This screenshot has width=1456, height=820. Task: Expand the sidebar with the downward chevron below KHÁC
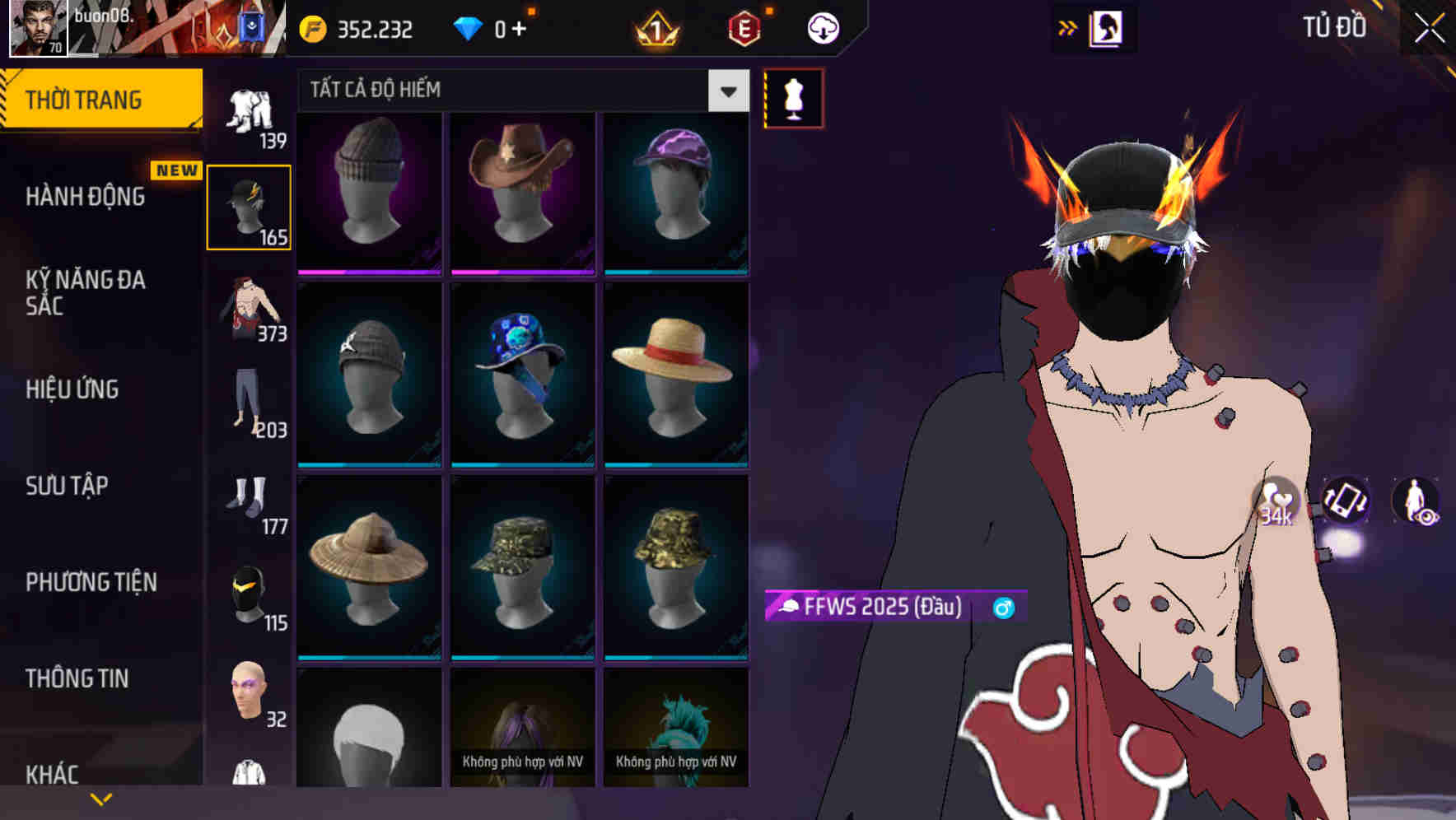pos(100,797)
